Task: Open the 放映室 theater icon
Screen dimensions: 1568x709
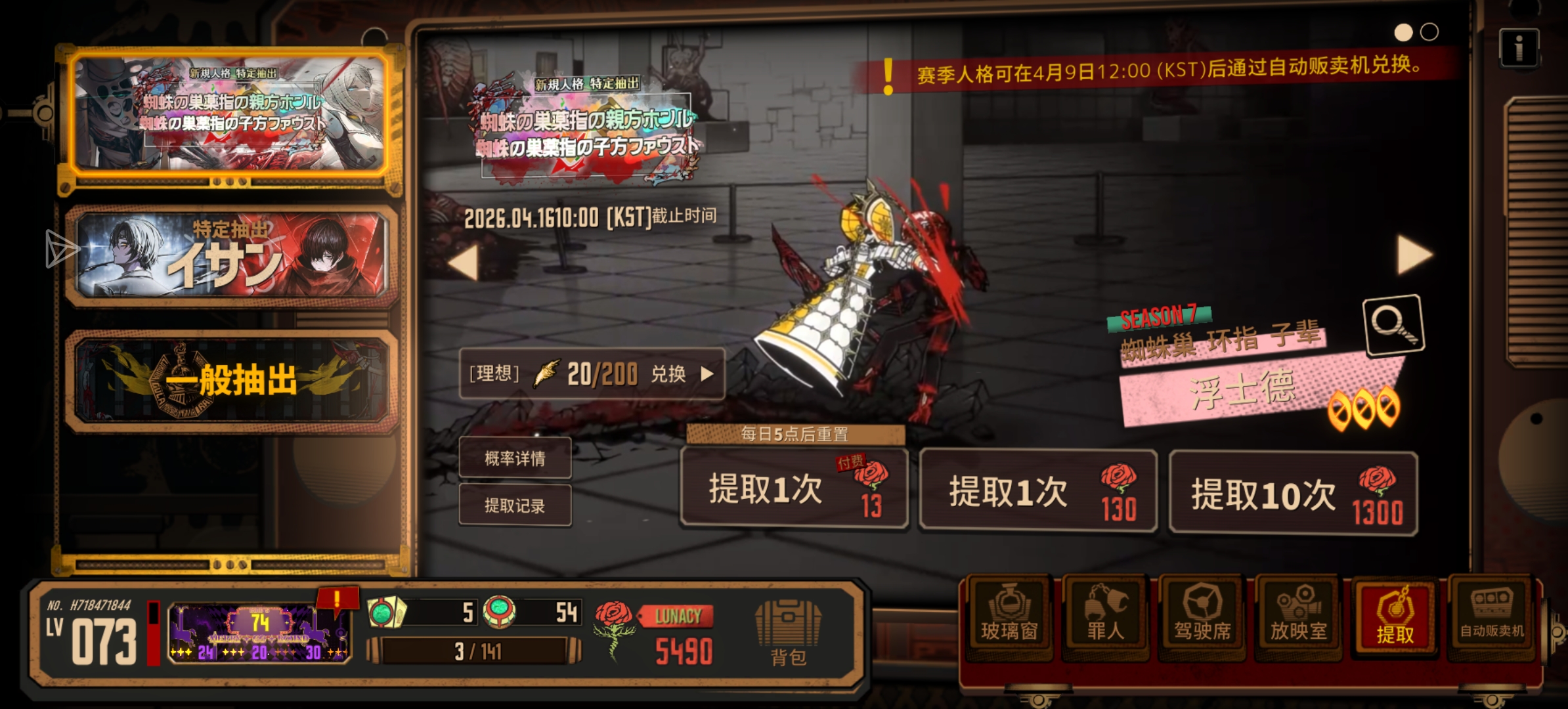Action: coord(1297,618)
